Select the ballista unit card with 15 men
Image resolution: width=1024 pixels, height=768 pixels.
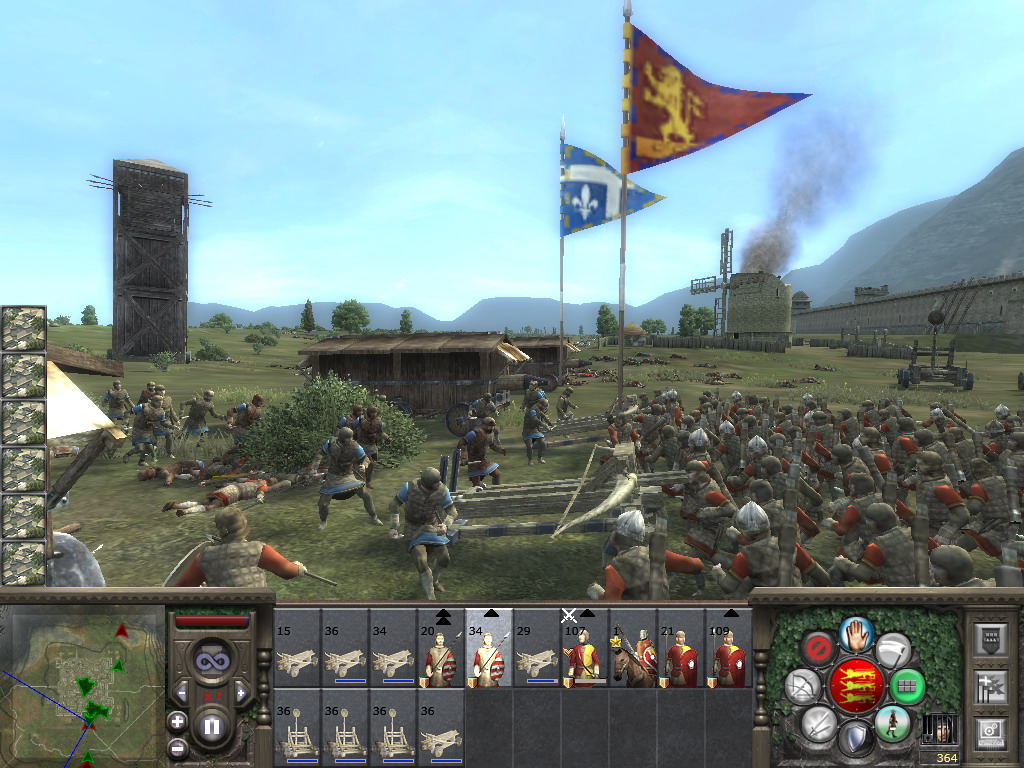[297, 657]
